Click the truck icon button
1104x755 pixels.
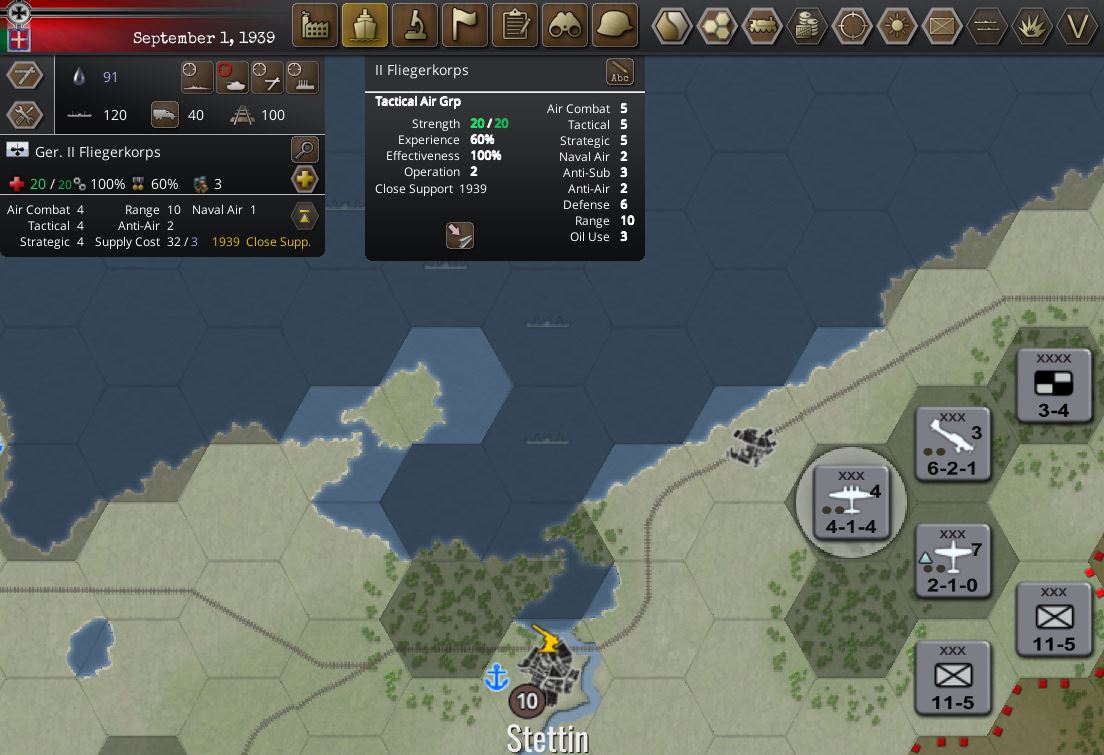coord(165,115)
